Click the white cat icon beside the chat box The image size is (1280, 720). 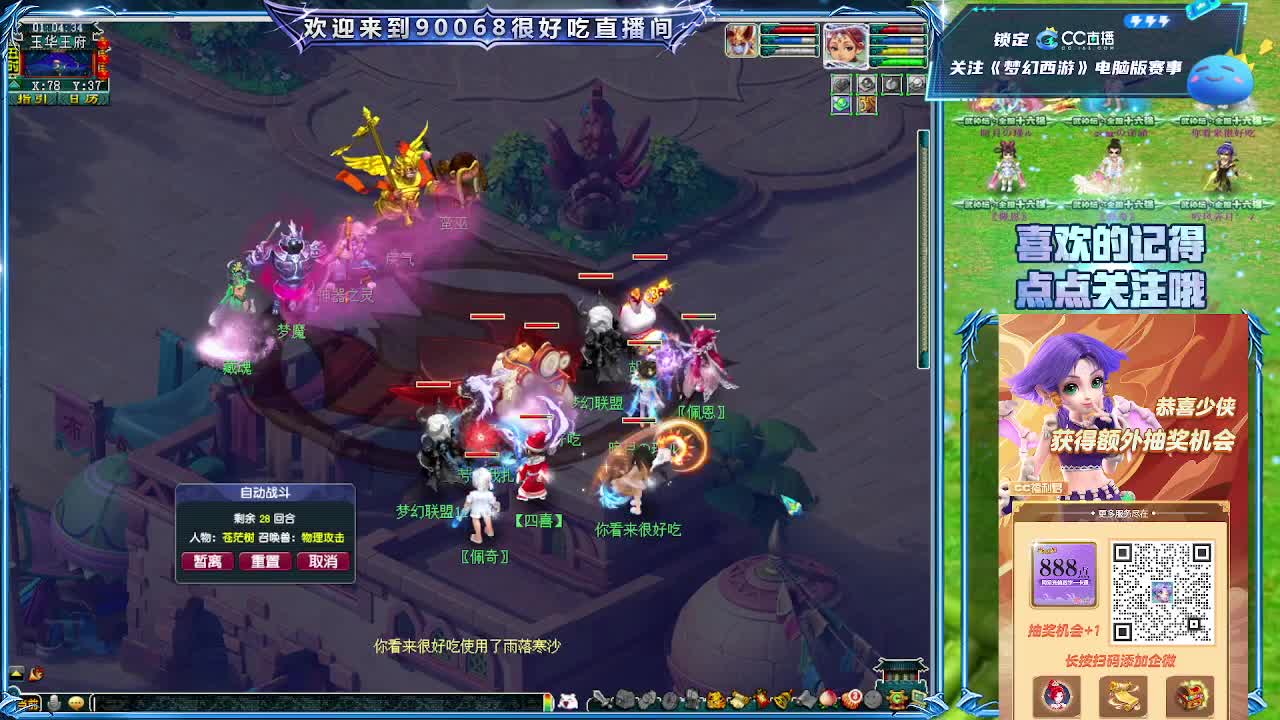click(570, 702)
